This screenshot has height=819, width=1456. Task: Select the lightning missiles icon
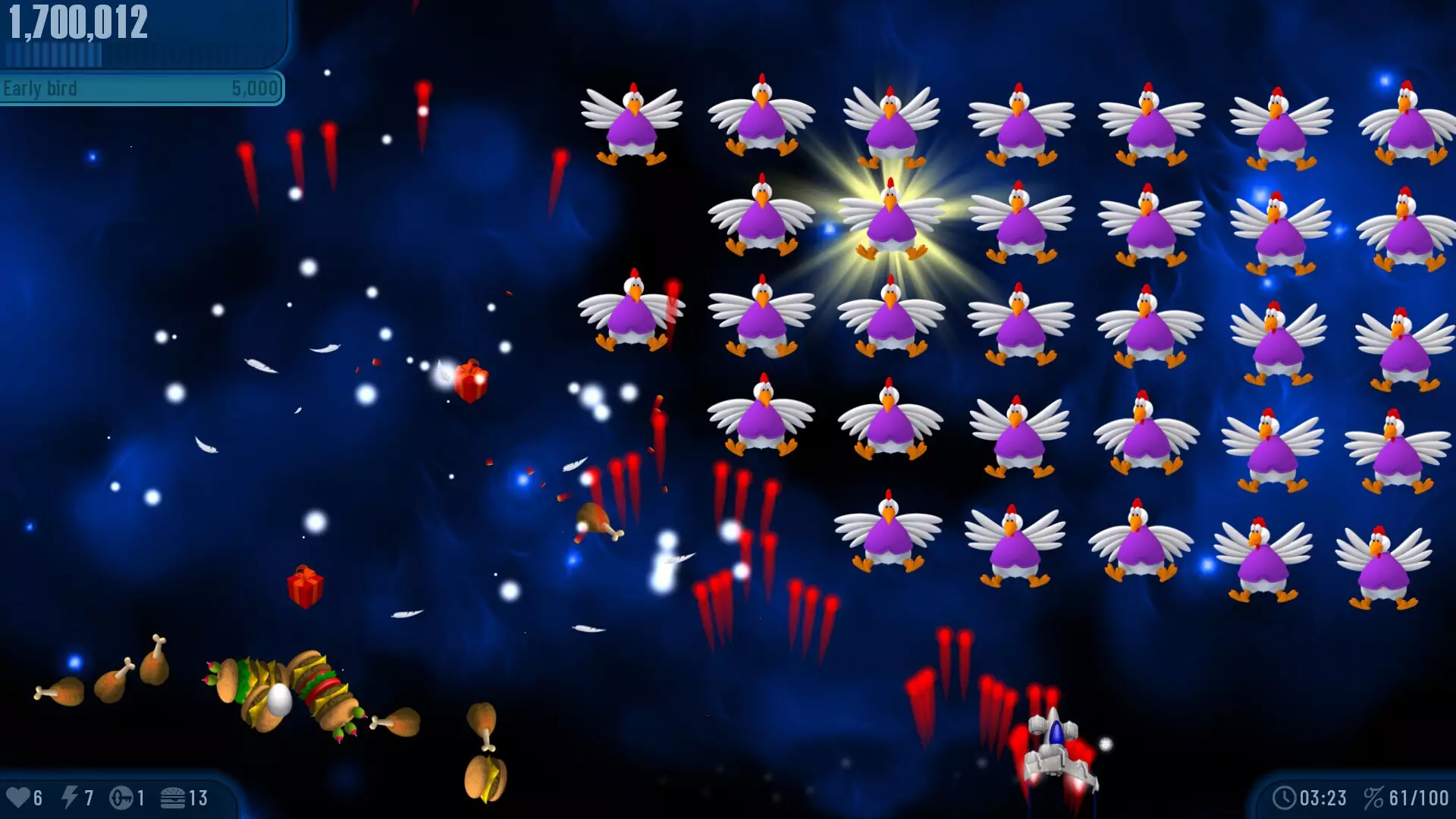pyautogui.click(x=72, y=798)
